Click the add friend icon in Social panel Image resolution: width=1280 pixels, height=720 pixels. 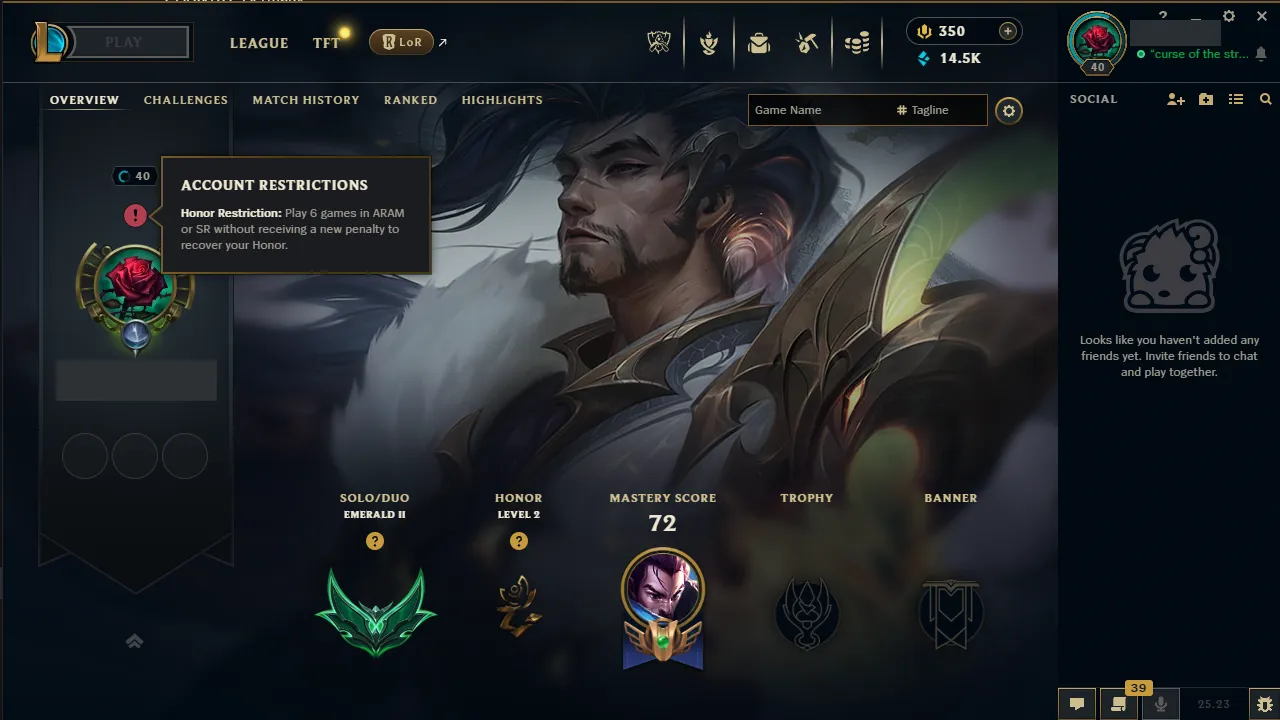point(1176,99)
